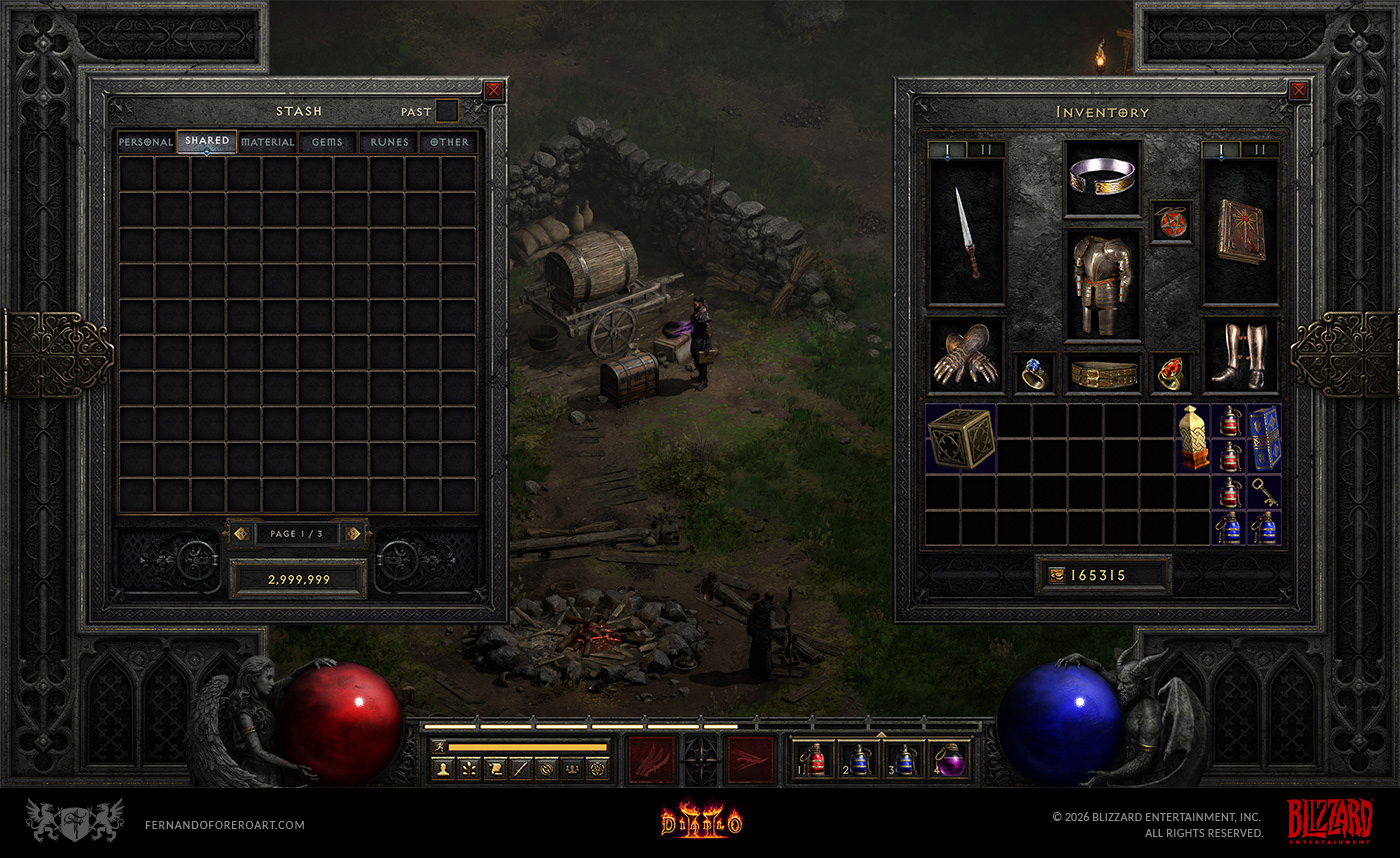Switch to the Personal stash tab
The height and width of the screenshot is (858, 1400).
pos(146,142)
